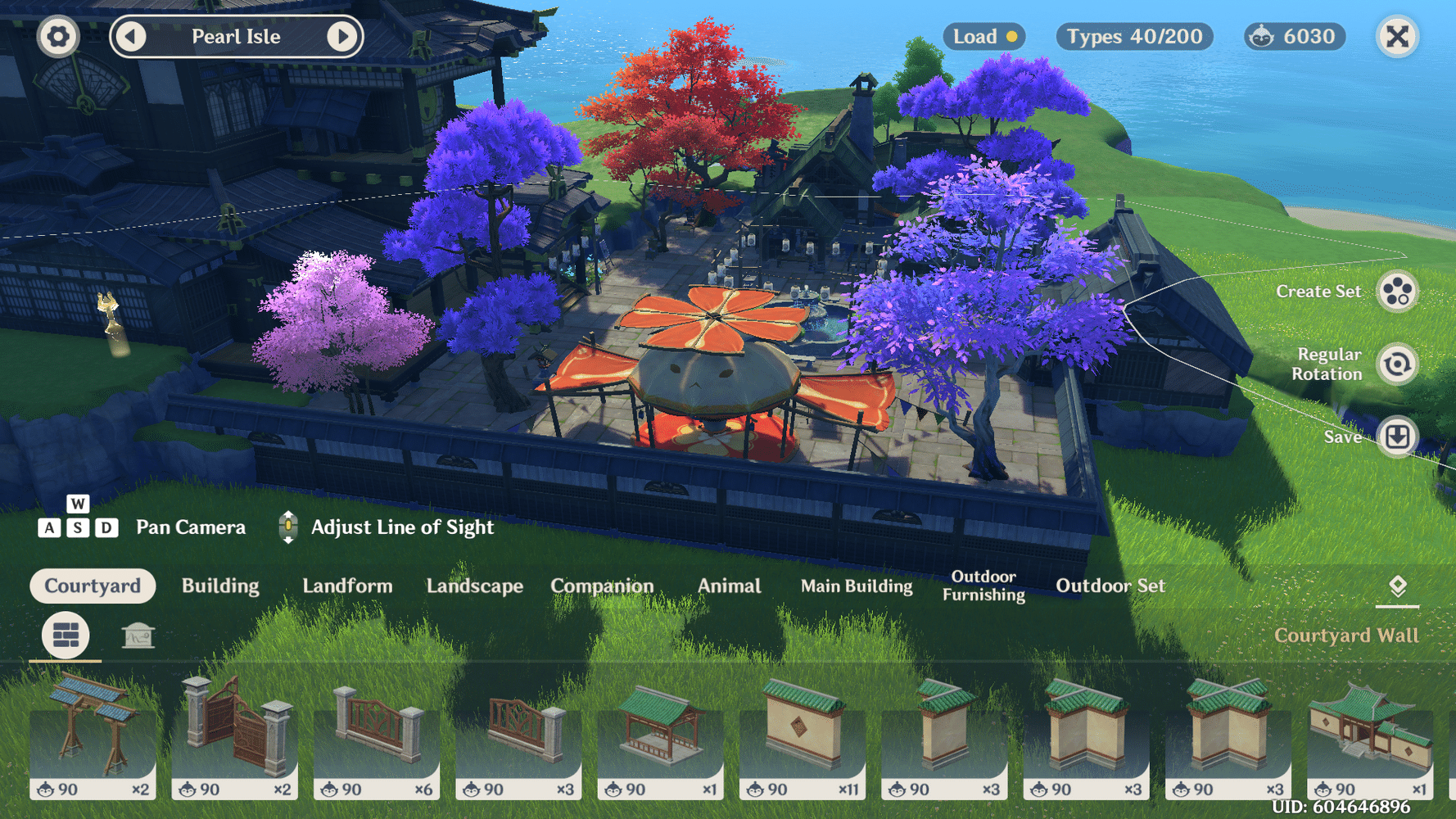Open the Companion category
The height and width of the screenshot is (819, 1456).
(x=603, y=586)
